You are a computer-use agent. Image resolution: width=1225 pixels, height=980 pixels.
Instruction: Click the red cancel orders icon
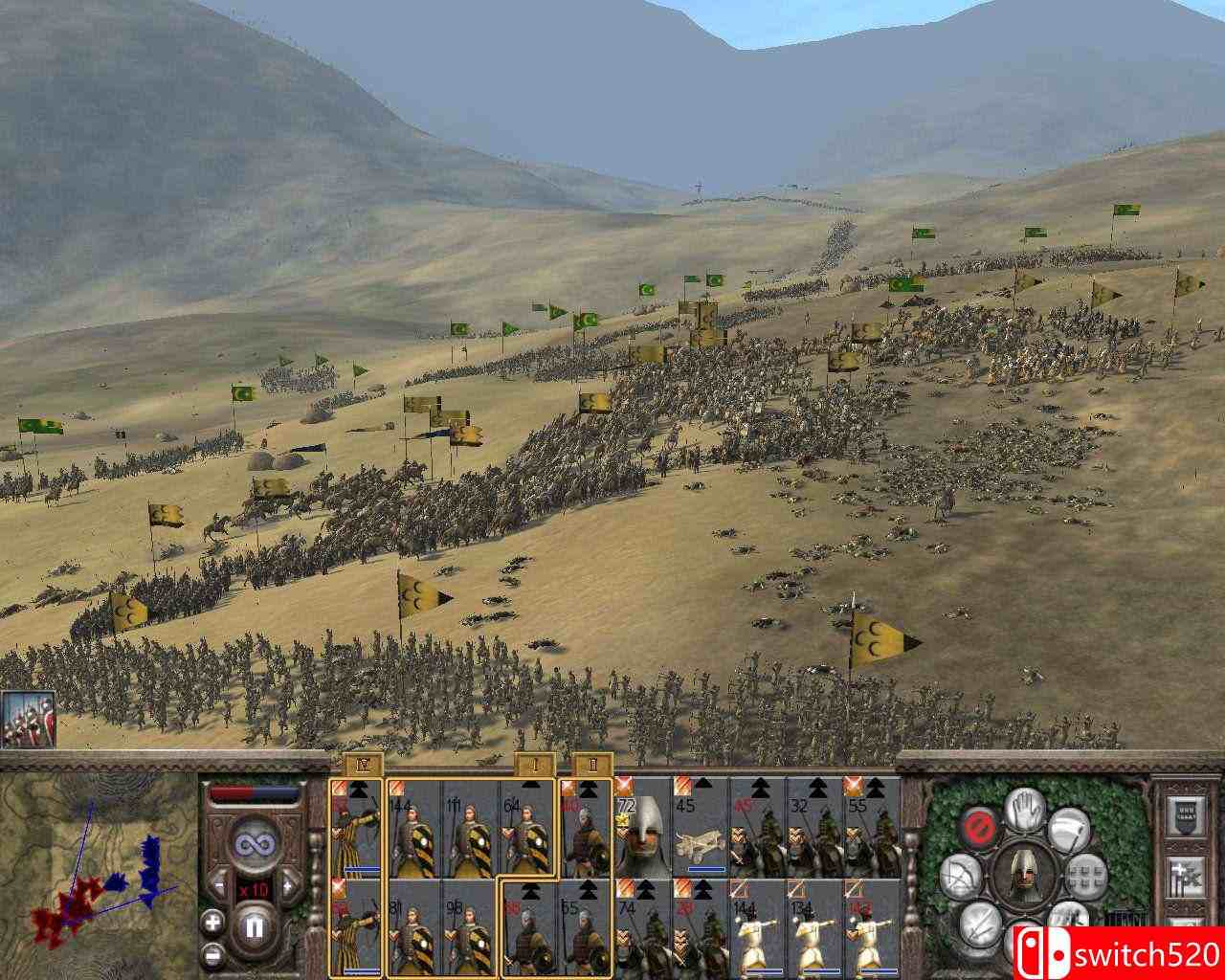pos(979,826)
